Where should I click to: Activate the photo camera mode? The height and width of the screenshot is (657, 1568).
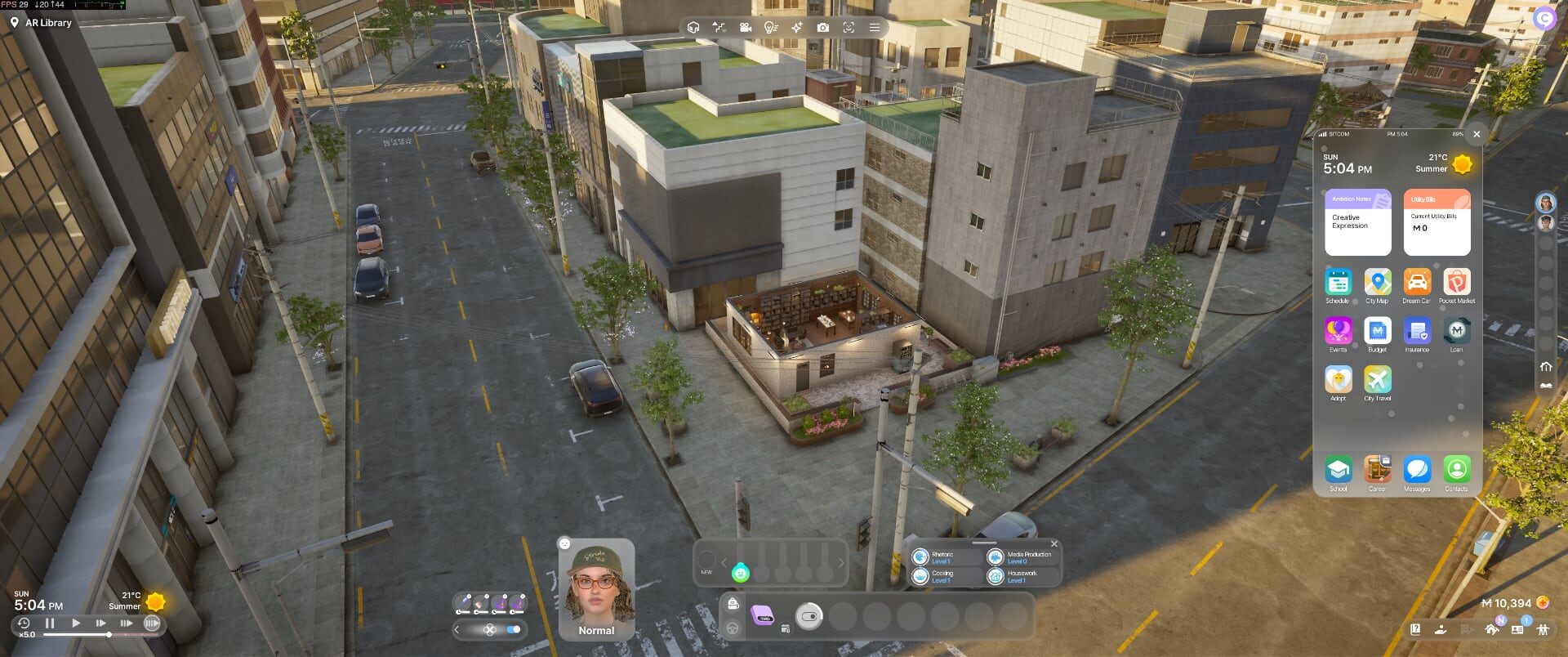(822, 27)
